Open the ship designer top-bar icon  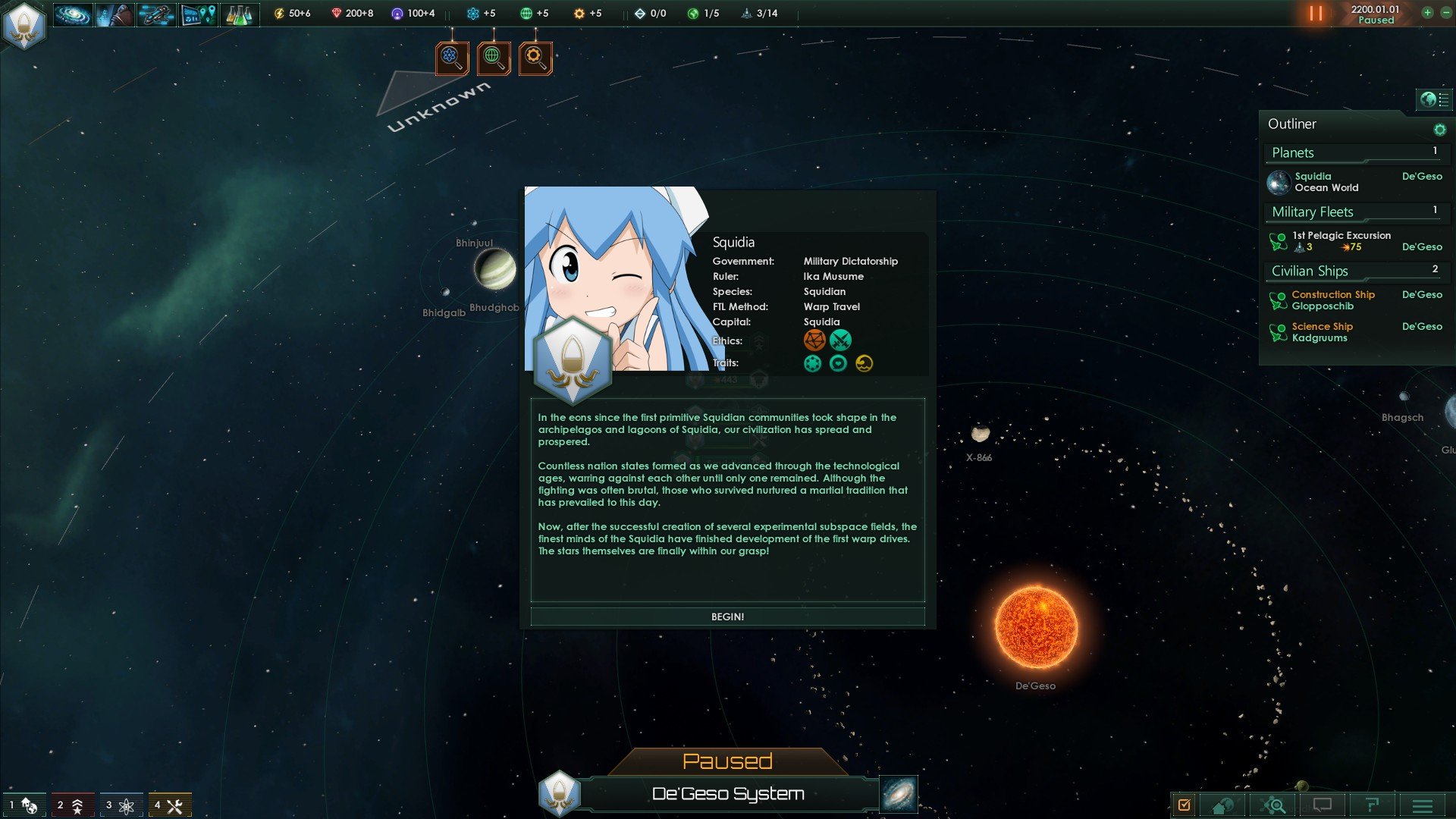tap(156, 14)
